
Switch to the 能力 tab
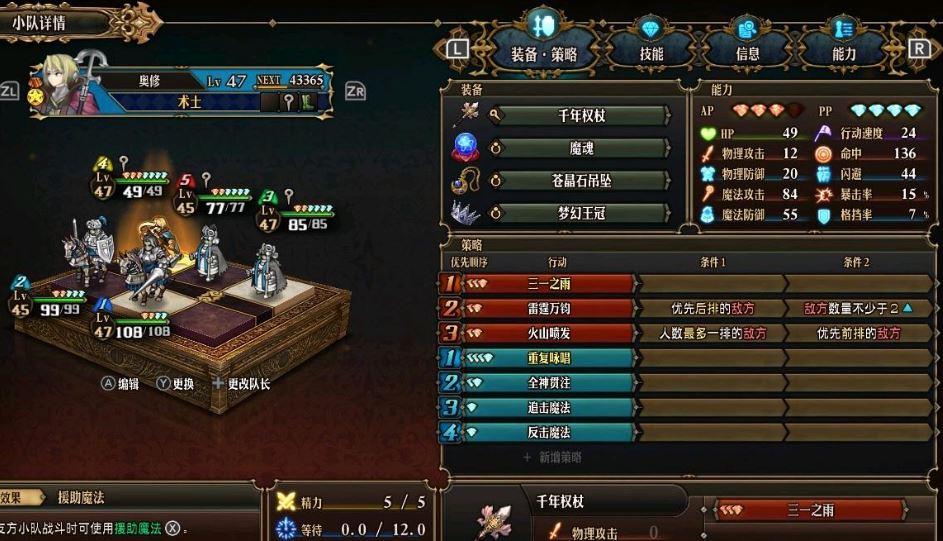pos(843,54)
